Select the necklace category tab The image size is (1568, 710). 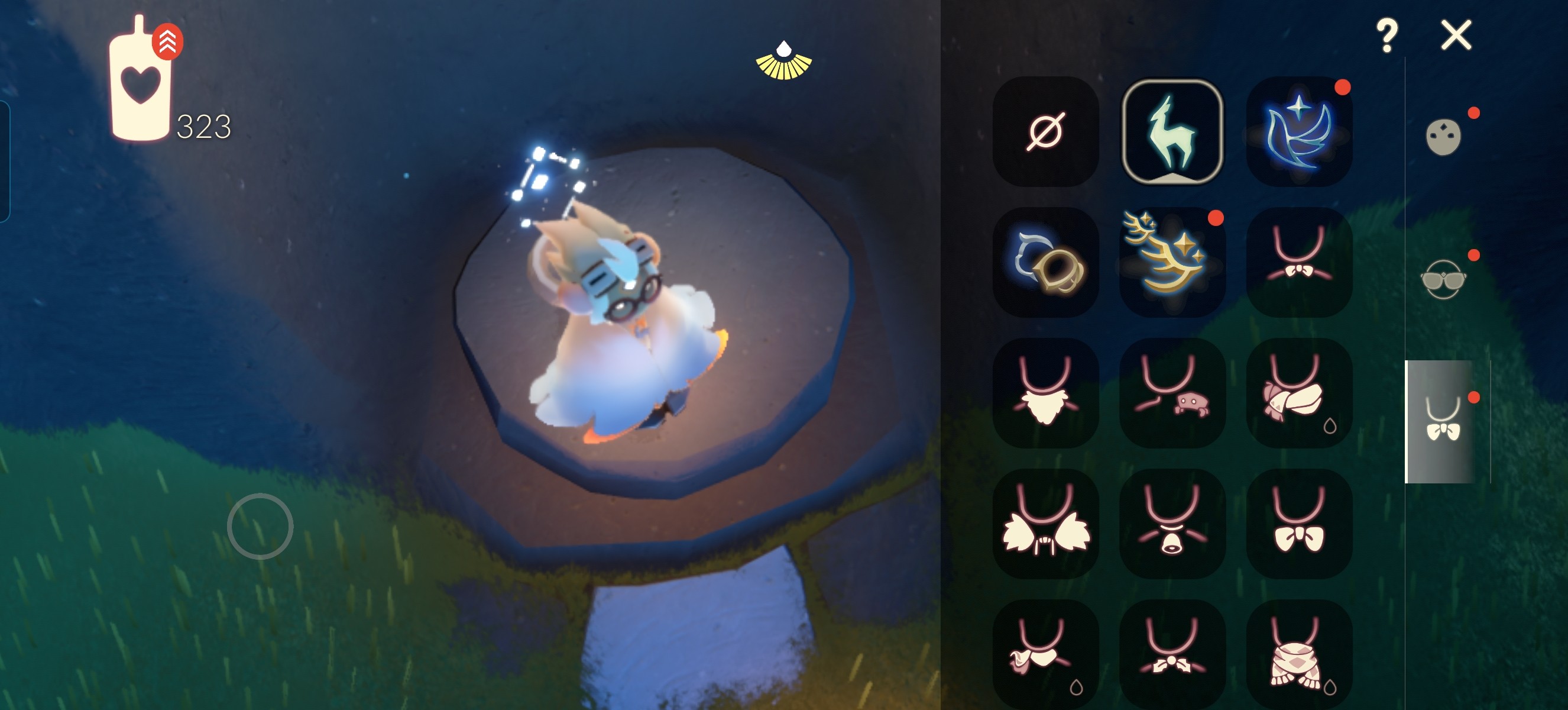pyautogui.click(x=1443, y=421)
